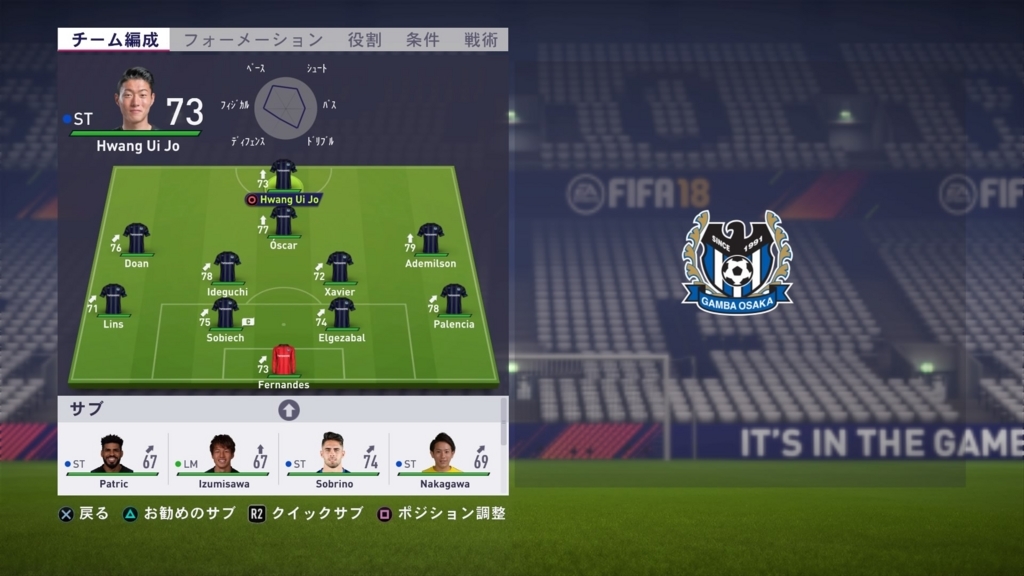
Task: Choose Óscar in the formation
Action: tap(284, 222)
